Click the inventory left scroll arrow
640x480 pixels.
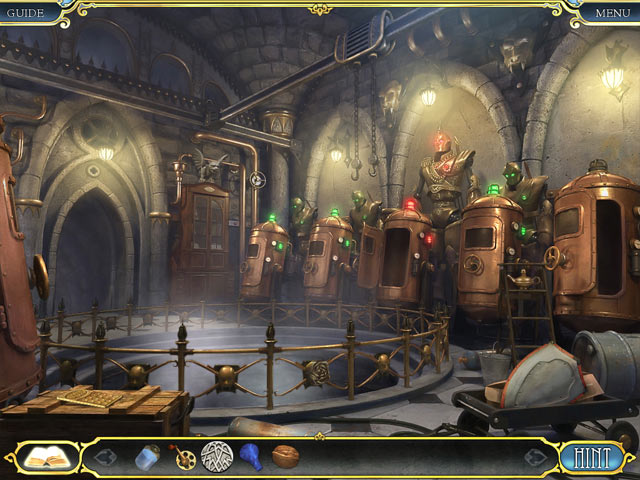point(106,458)
